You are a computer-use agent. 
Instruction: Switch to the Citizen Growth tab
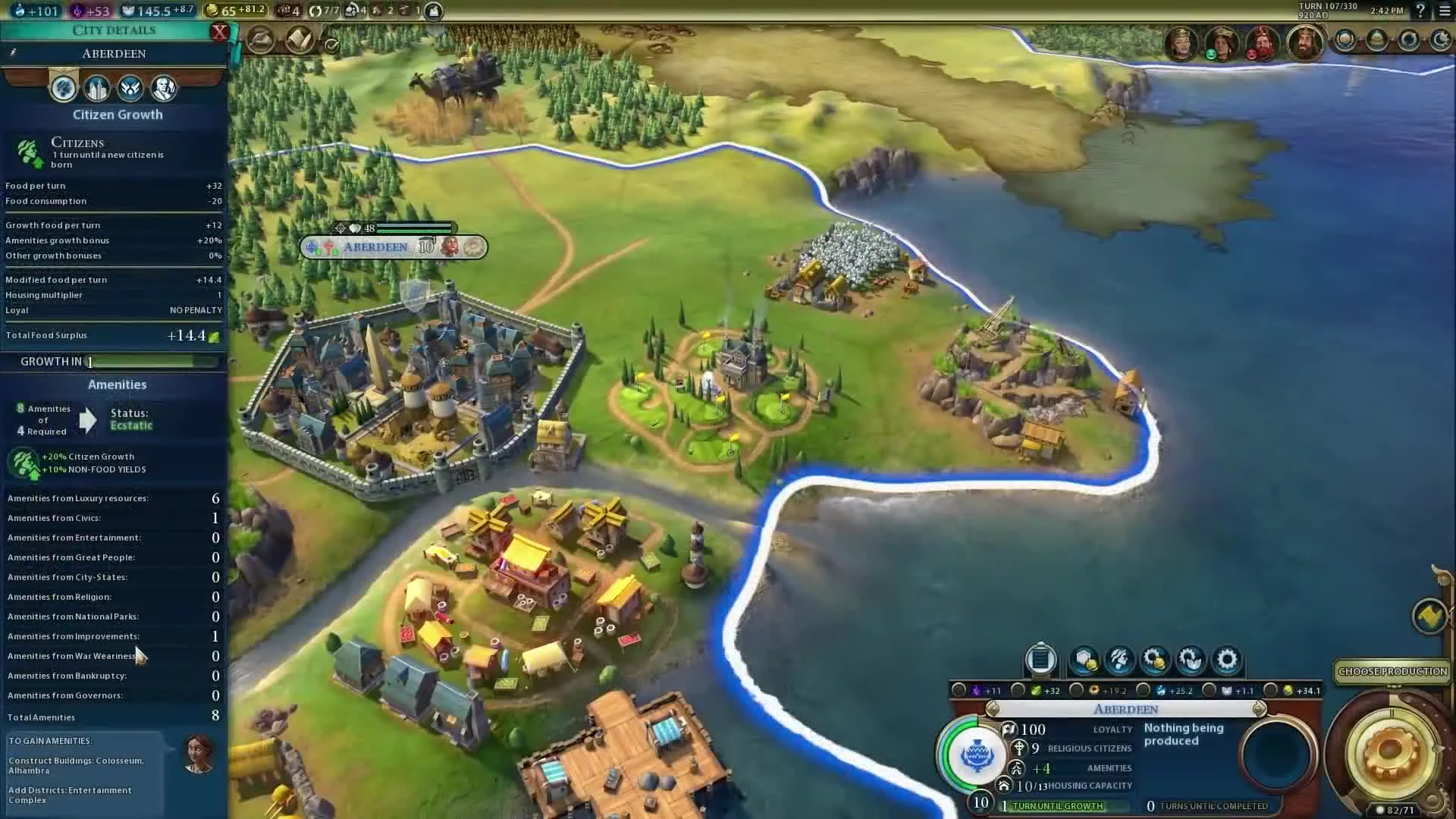(64, 88)
